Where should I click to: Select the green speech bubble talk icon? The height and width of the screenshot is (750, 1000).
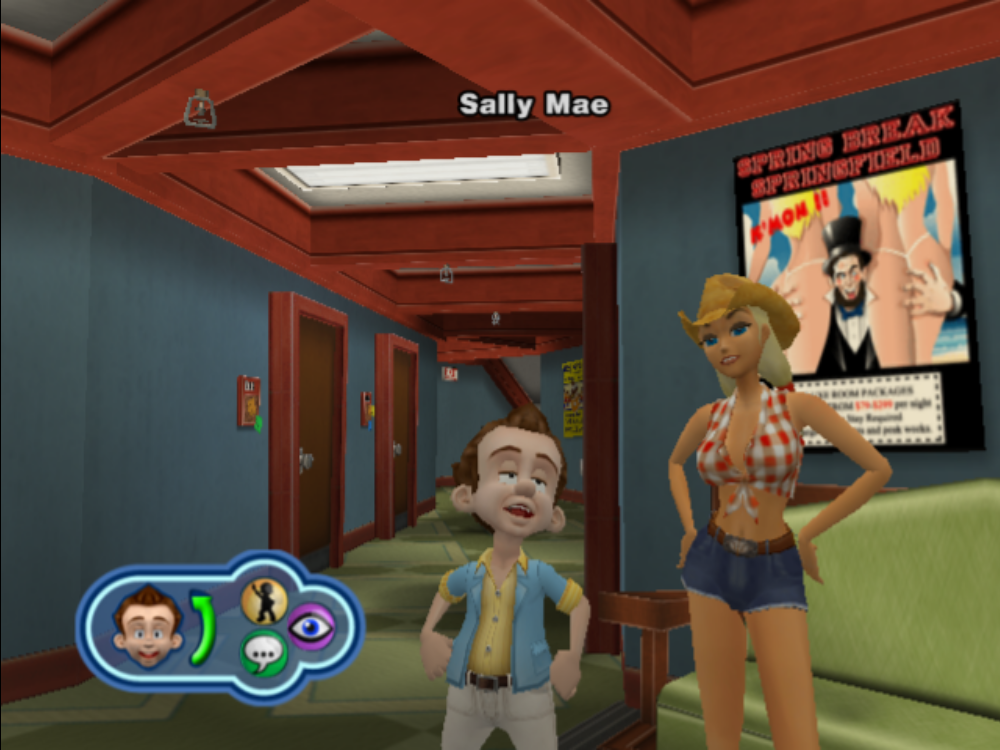[x=263, y=653]
